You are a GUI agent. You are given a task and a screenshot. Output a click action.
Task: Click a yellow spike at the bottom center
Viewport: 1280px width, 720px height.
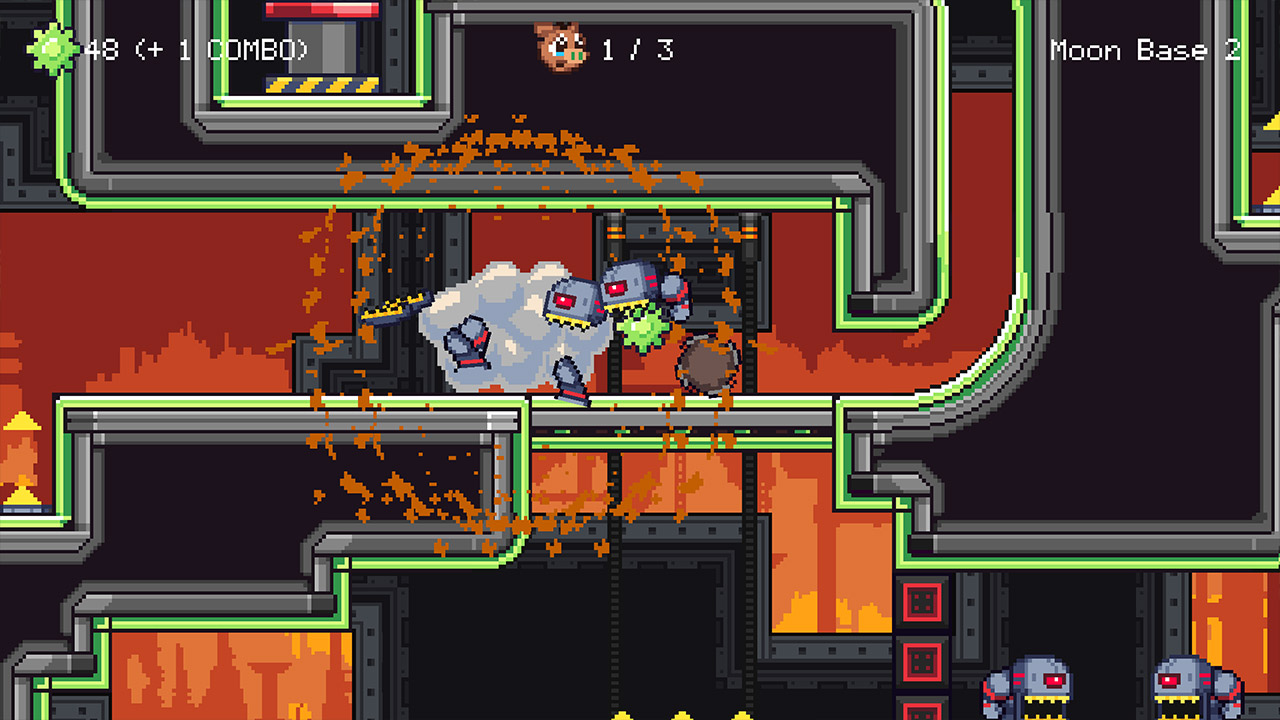pos(680,712)
